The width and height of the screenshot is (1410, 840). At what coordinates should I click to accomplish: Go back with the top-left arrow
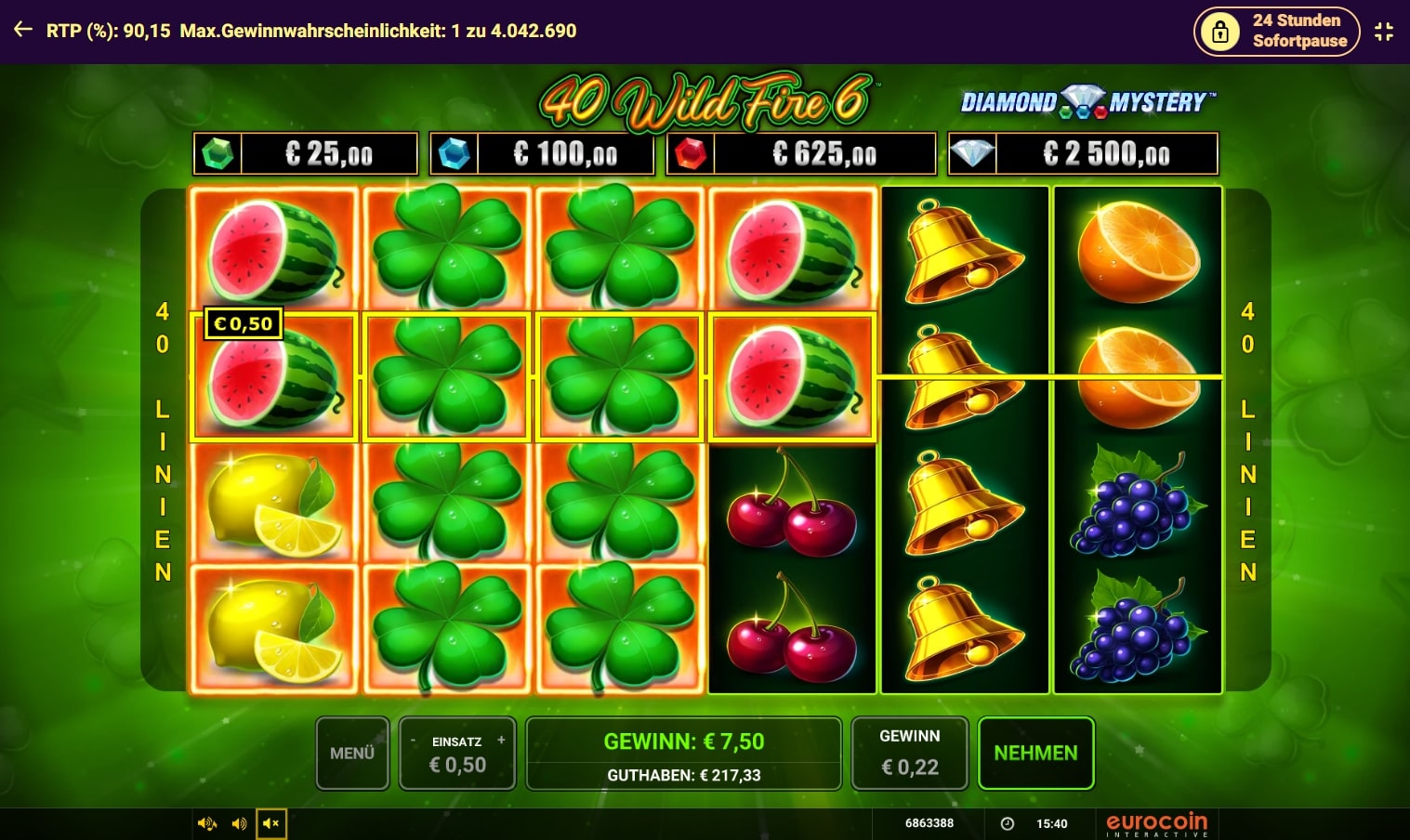(x=23, y=30)
